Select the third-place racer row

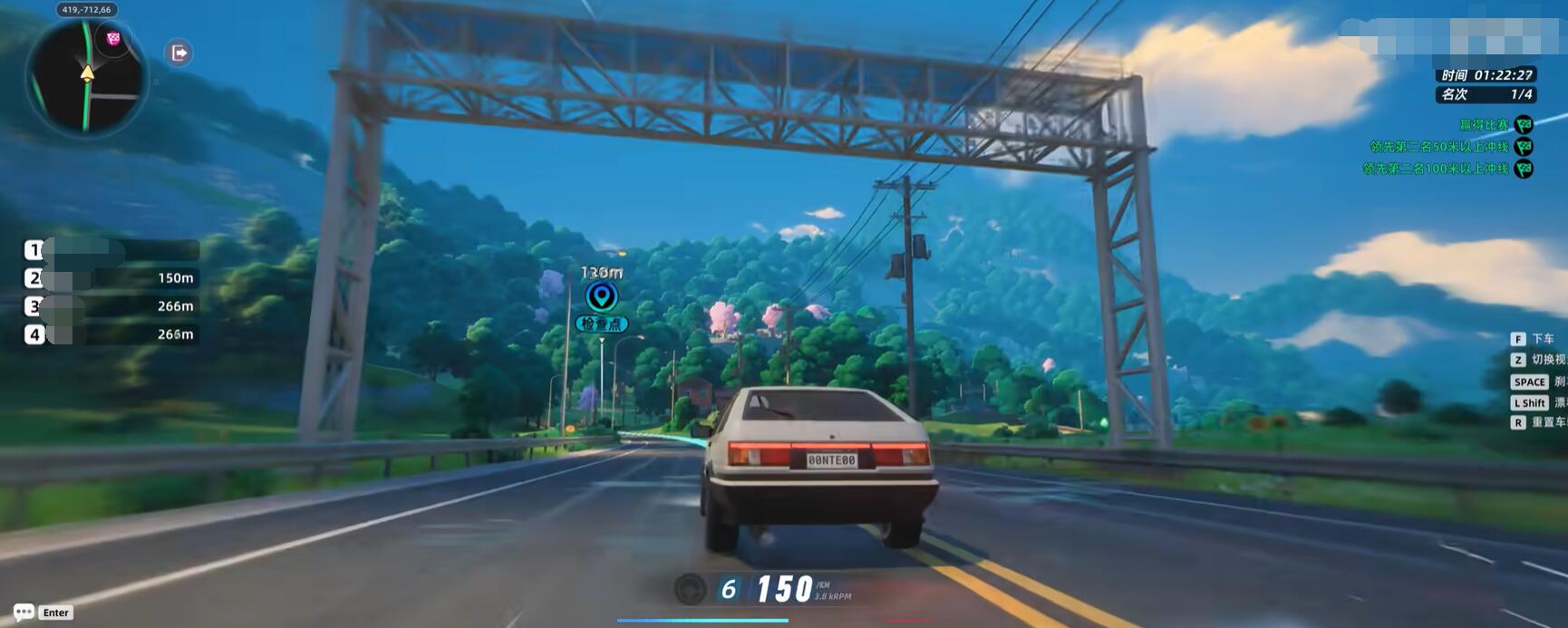111,306
